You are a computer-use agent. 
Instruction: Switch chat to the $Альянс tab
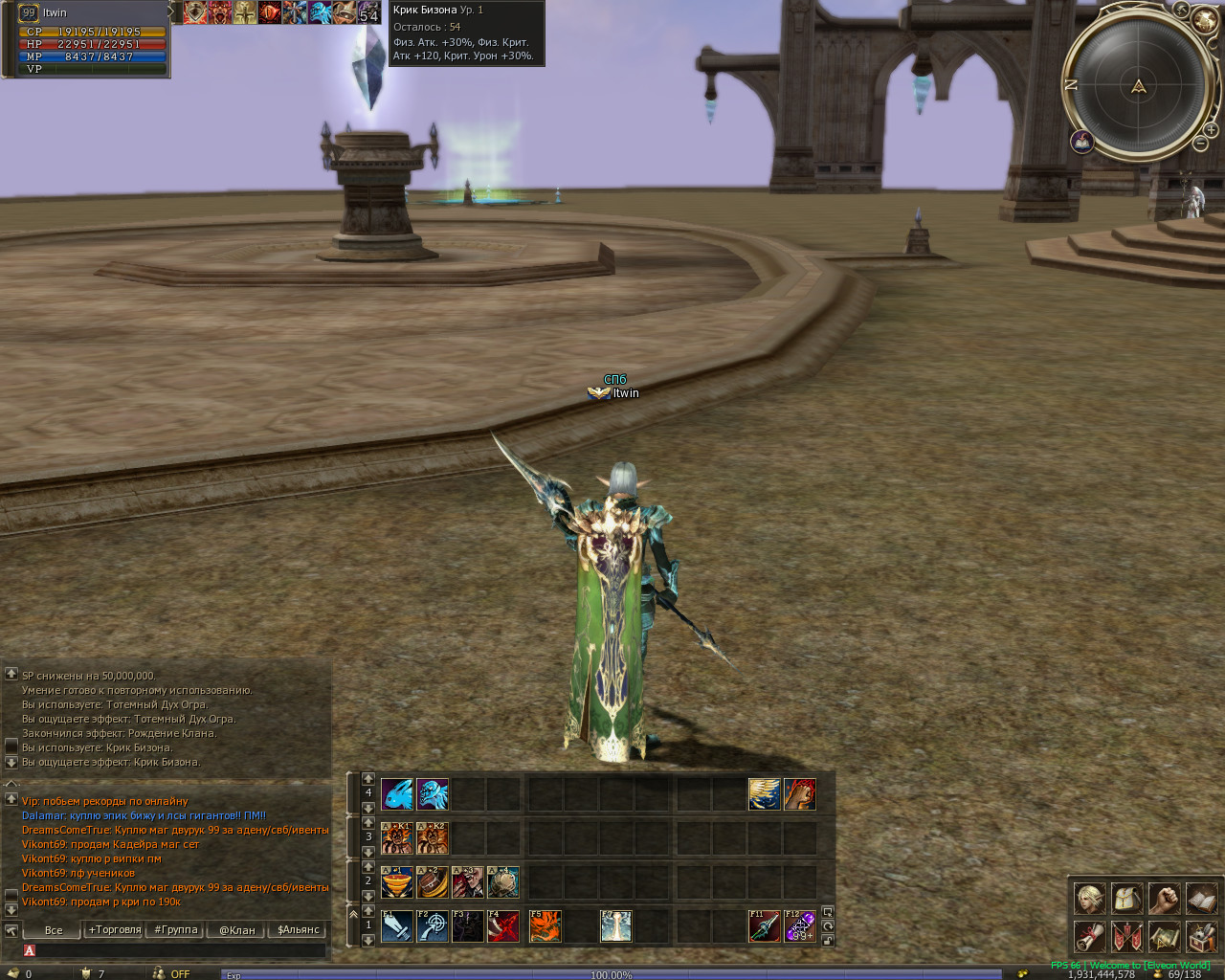point(299,929)
